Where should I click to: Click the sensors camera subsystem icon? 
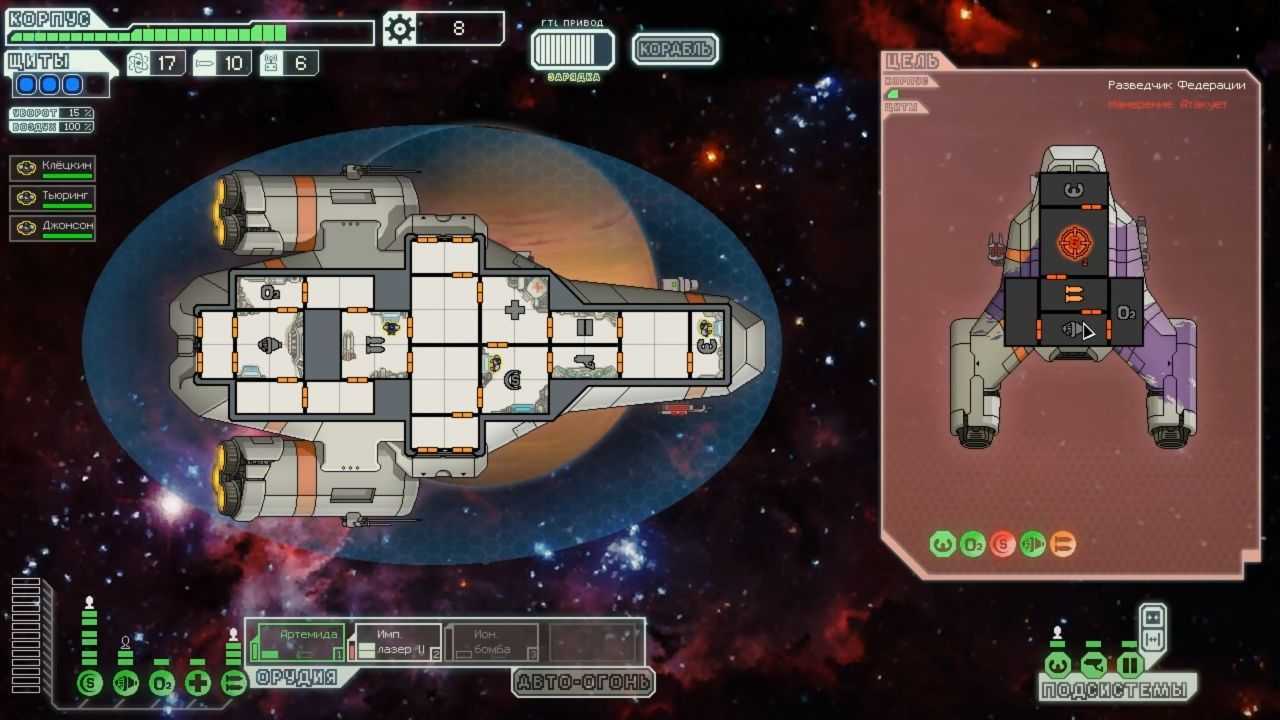point(1093,665)
